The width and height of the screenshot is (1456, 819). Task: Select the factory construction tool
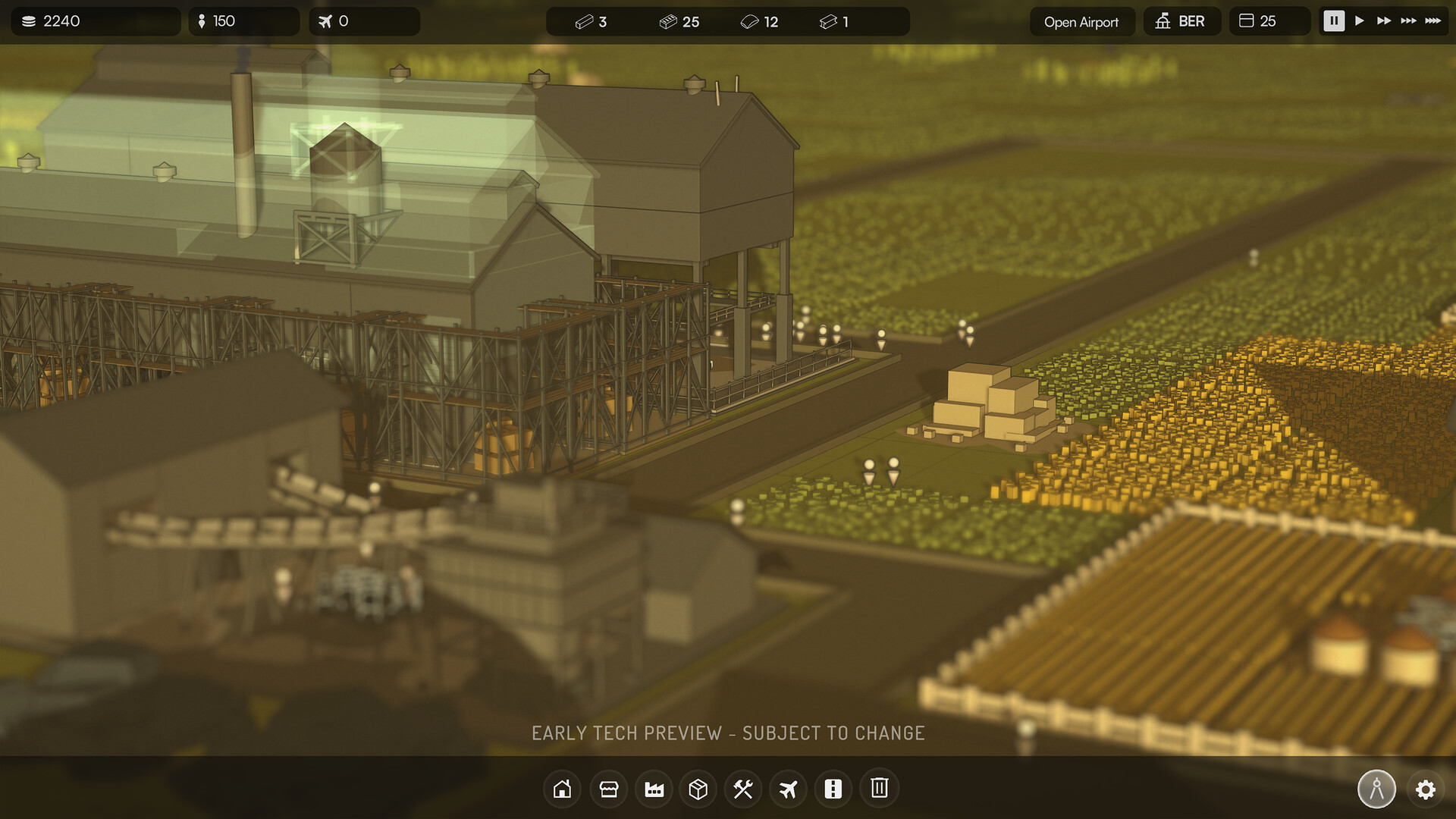point(653,789)
